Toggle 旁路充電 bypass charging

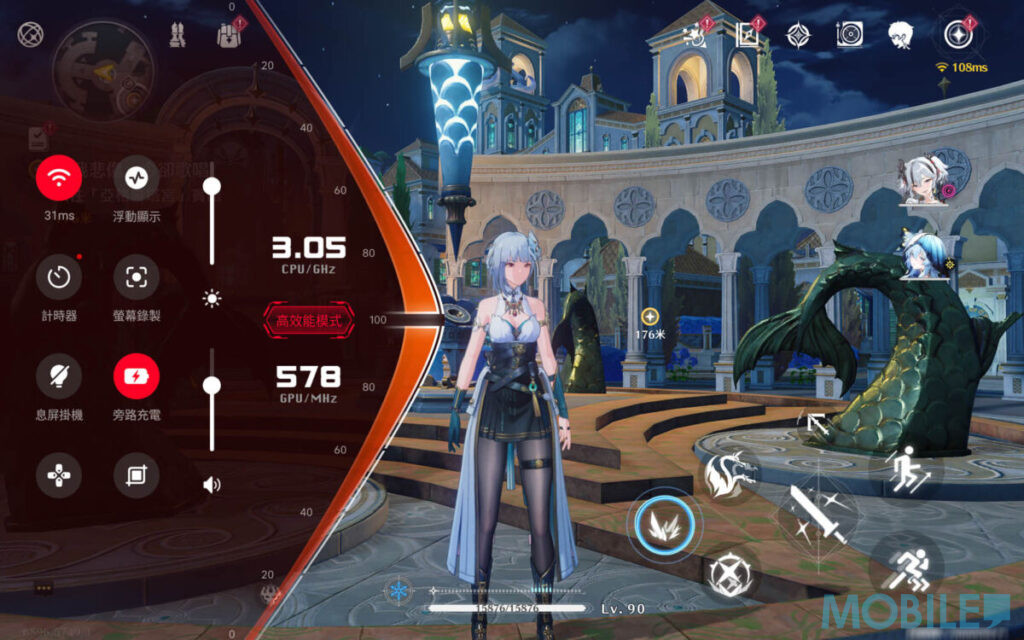136,376
